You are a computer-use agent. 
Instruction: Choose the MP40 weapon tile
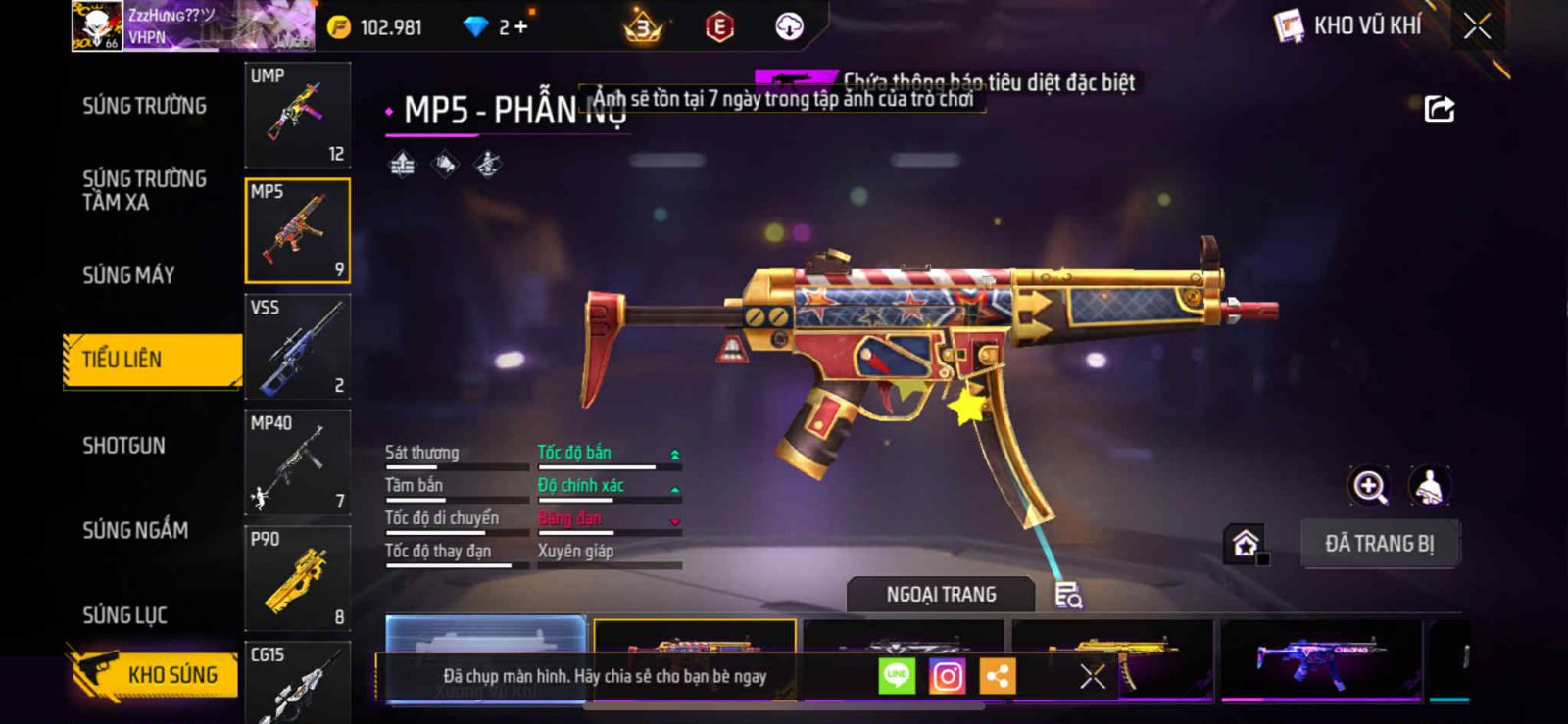(297, 462)
